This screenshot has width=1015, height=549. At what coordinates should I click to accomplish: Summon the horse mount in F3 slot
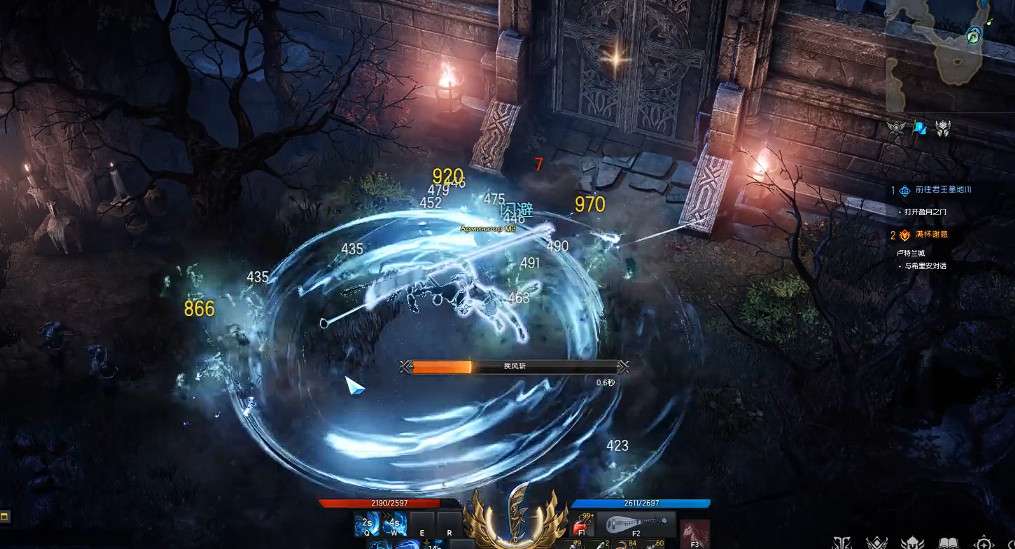pos(695,531)
